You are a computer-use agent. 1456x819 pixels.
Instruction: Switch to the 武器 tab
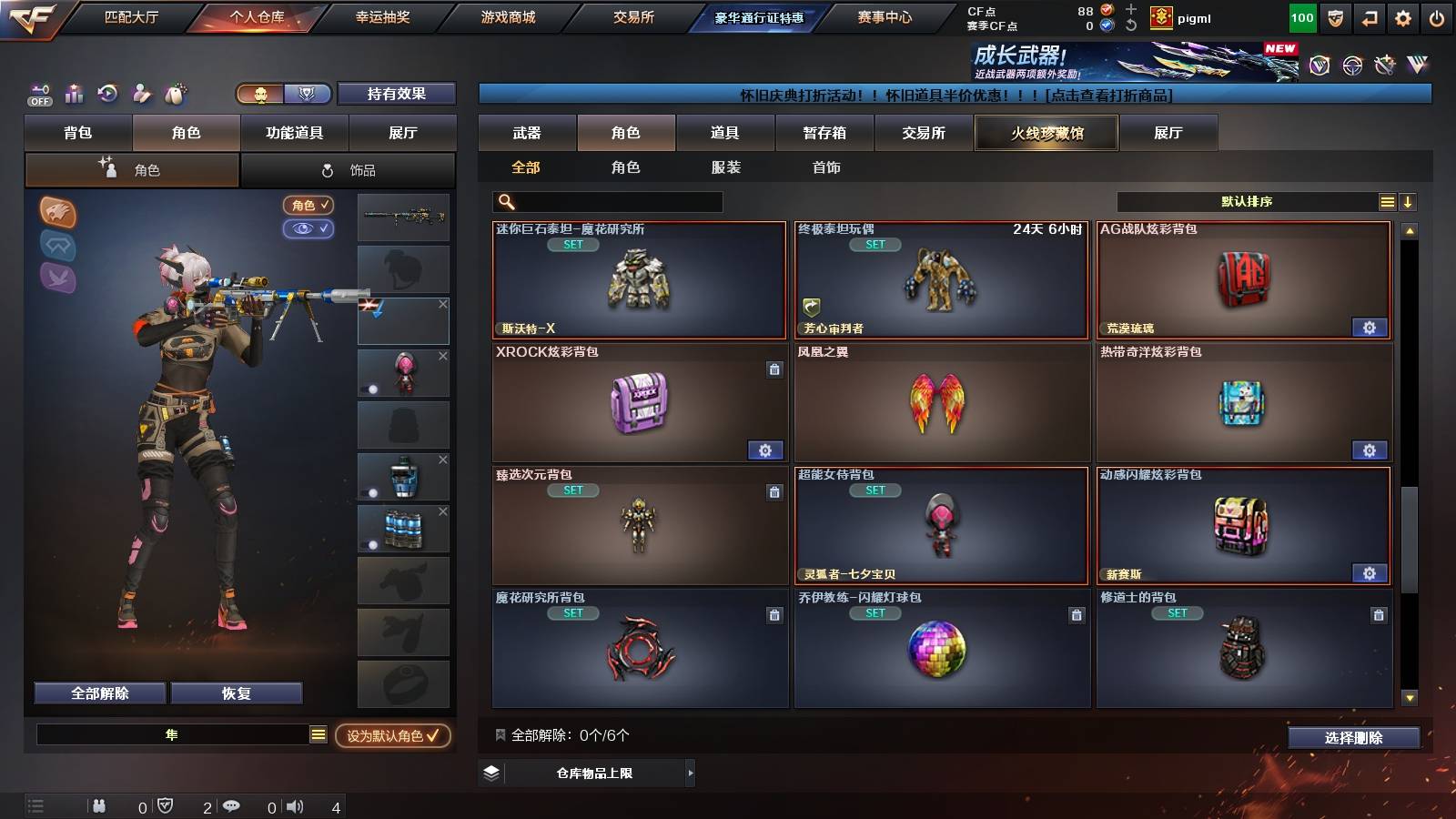coord(528,133)
